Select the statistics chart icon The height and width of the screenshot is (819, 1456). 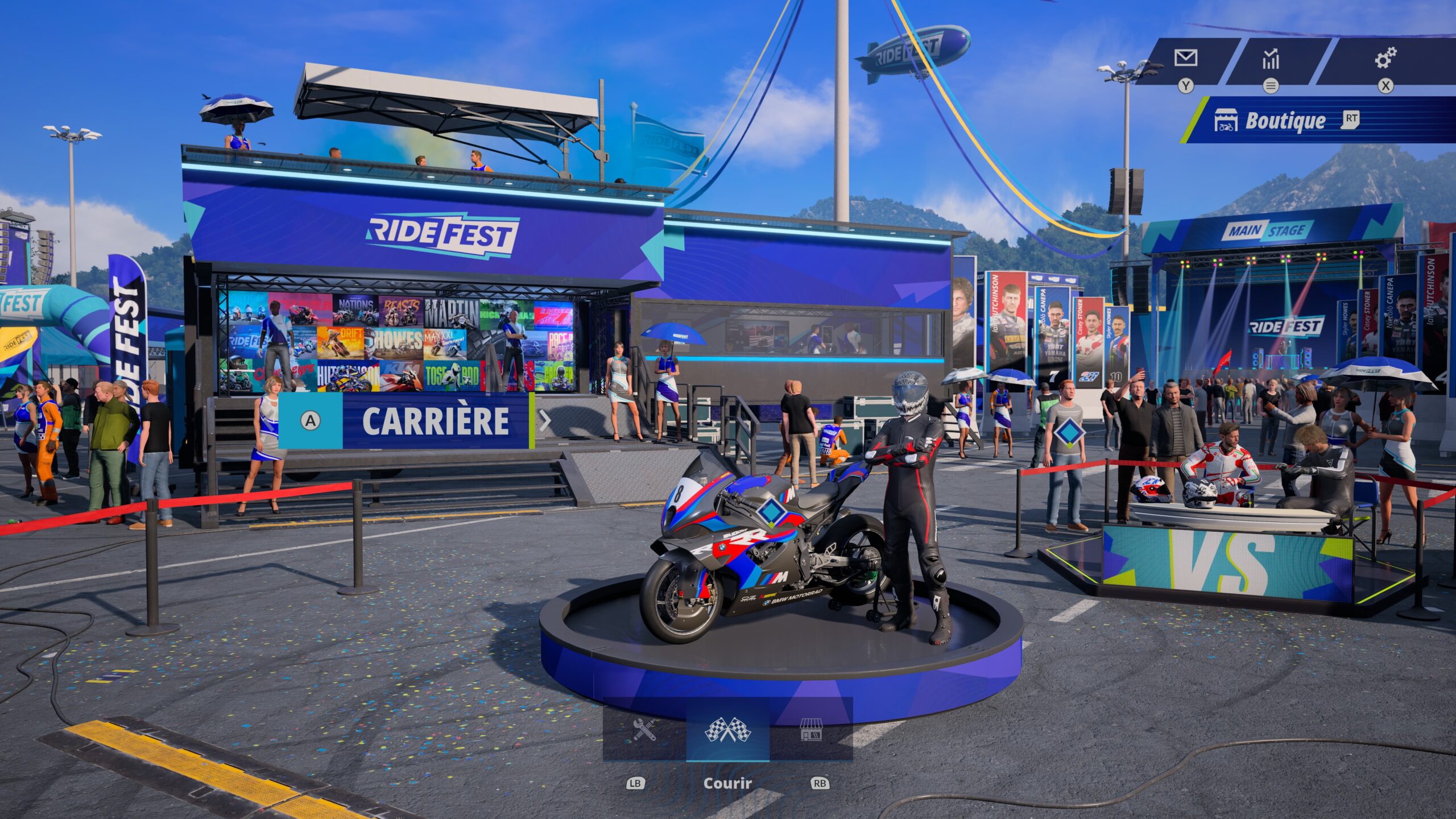click(x=1271, y=57)
